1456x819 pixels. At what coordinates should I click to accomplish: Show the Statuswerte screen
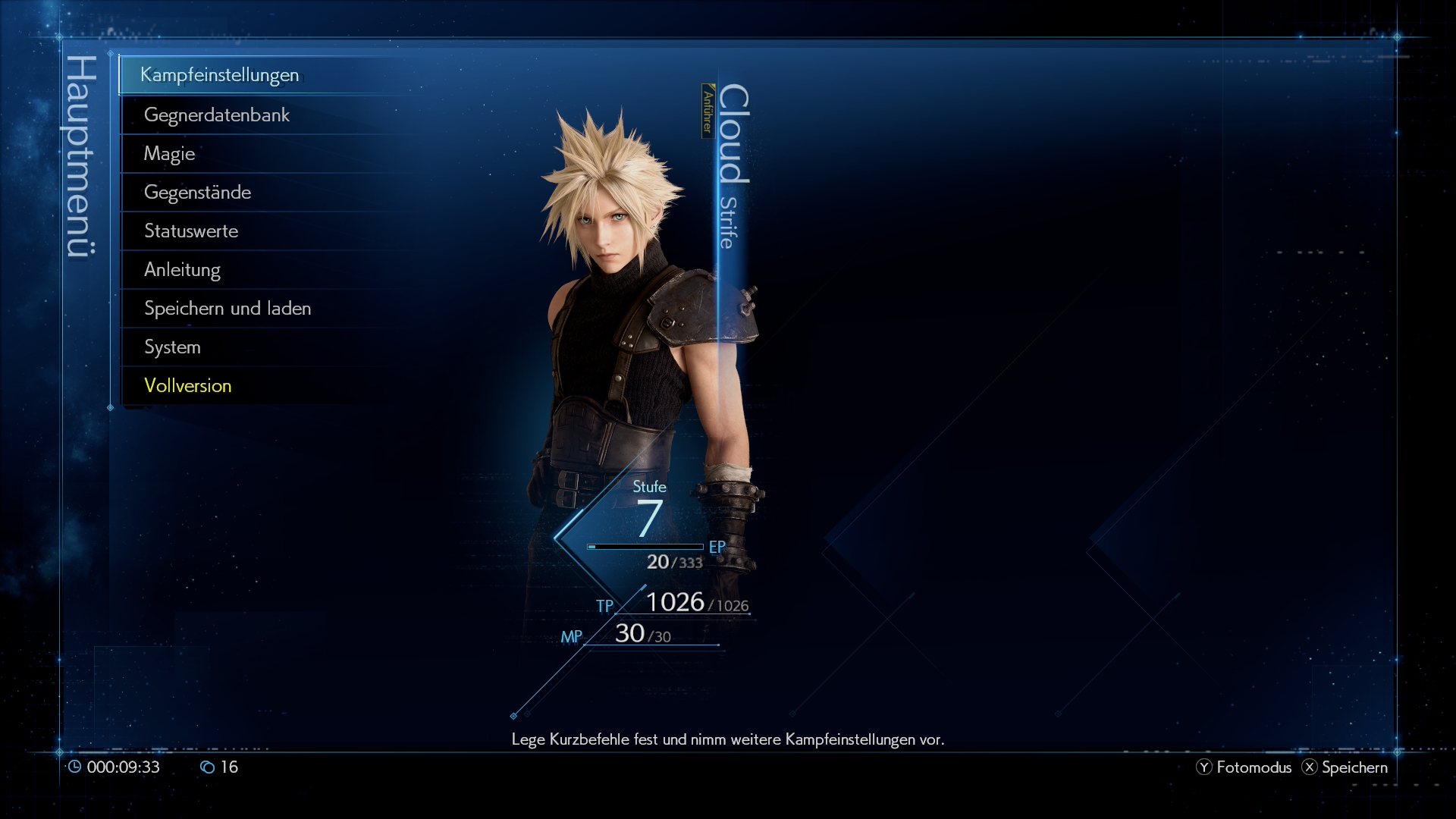click(191, 231)
